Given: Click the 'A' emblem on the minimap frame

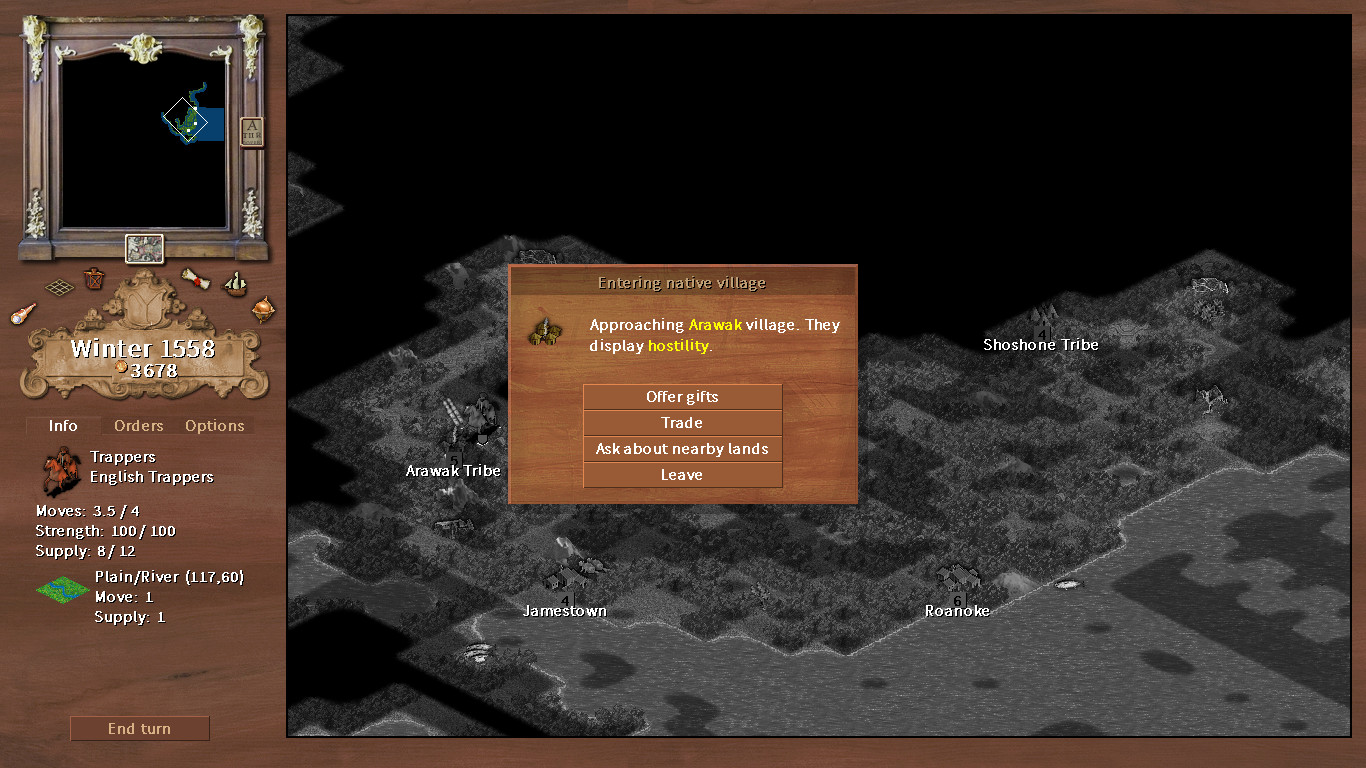Looking at the screenshot, I should click(251, 129).
